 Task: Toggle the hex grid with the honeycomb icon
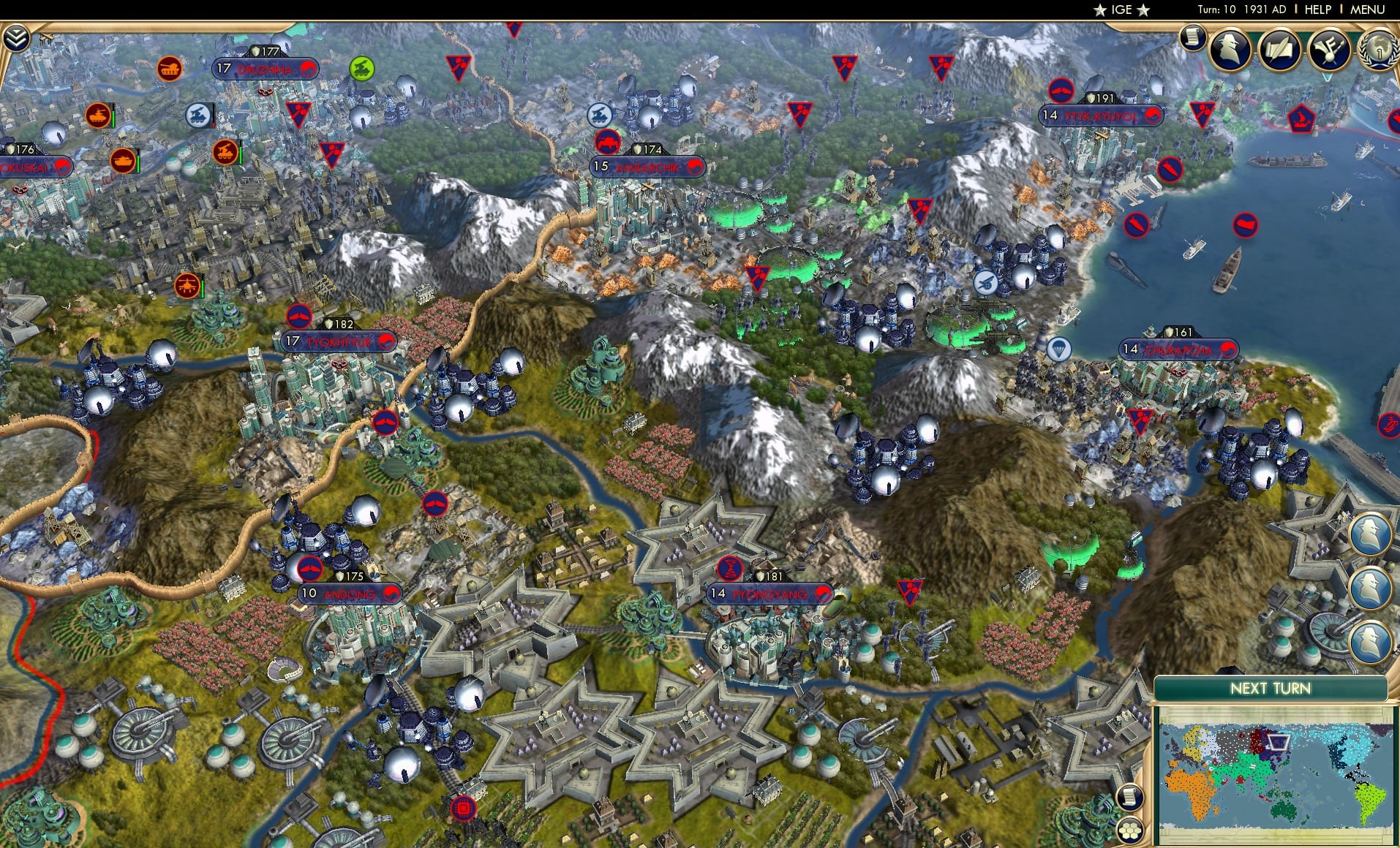point(1130,830)
